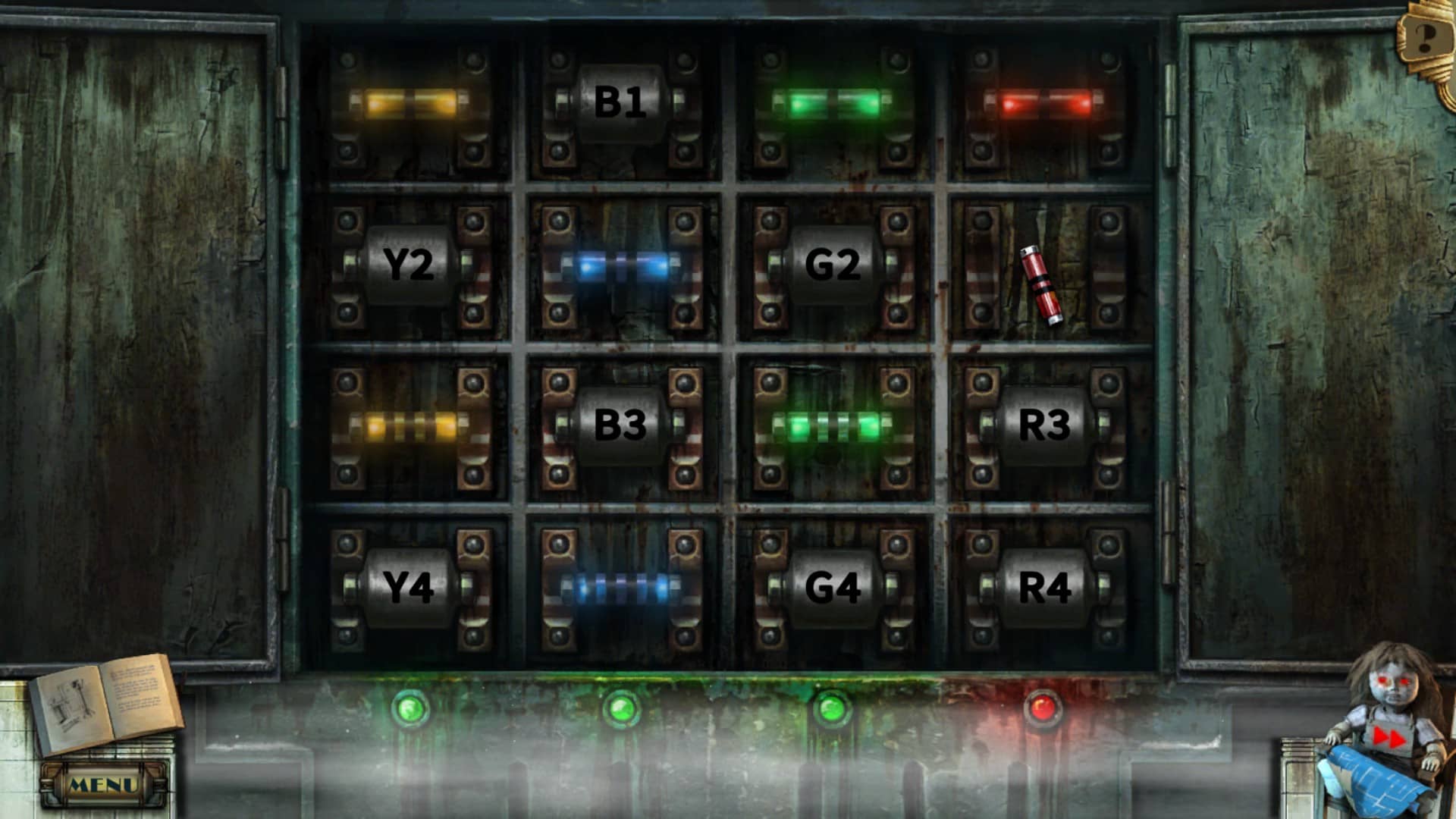The image size is (1456, 819).
Task: Choose the G2 fuse slot
Action: click(832, 265)
